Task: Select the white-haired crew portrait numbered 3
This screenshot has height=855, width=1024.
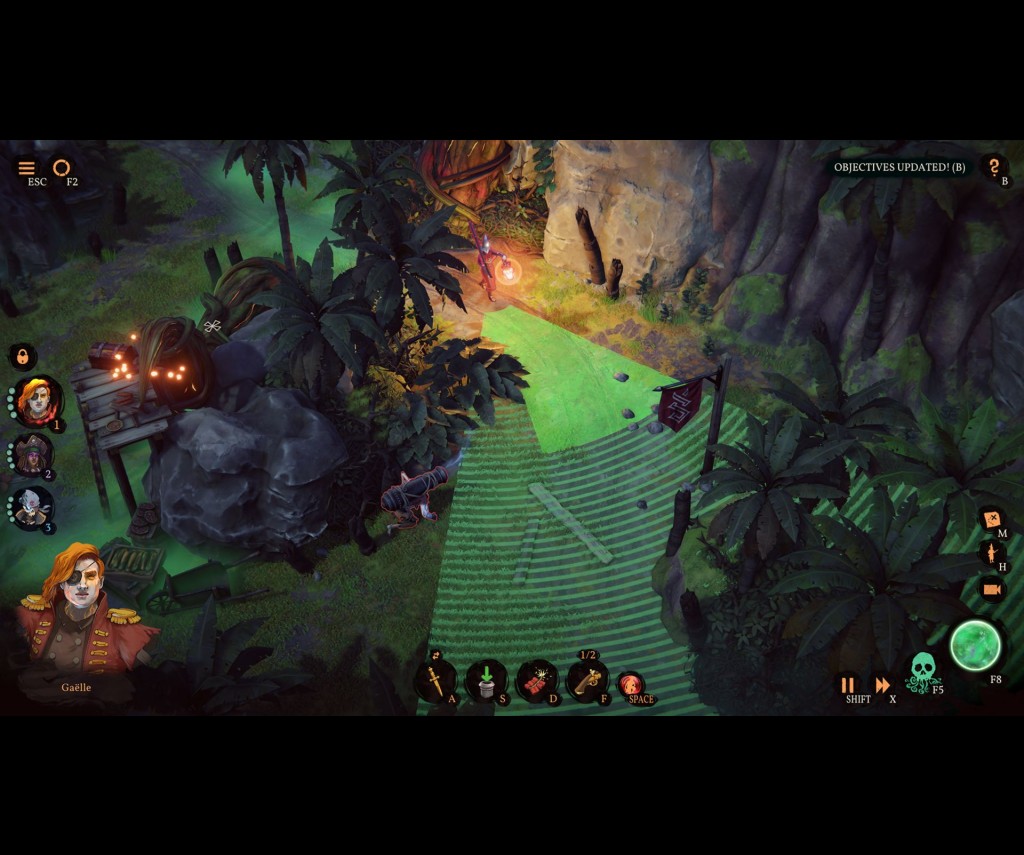Action: coord(34,508)
